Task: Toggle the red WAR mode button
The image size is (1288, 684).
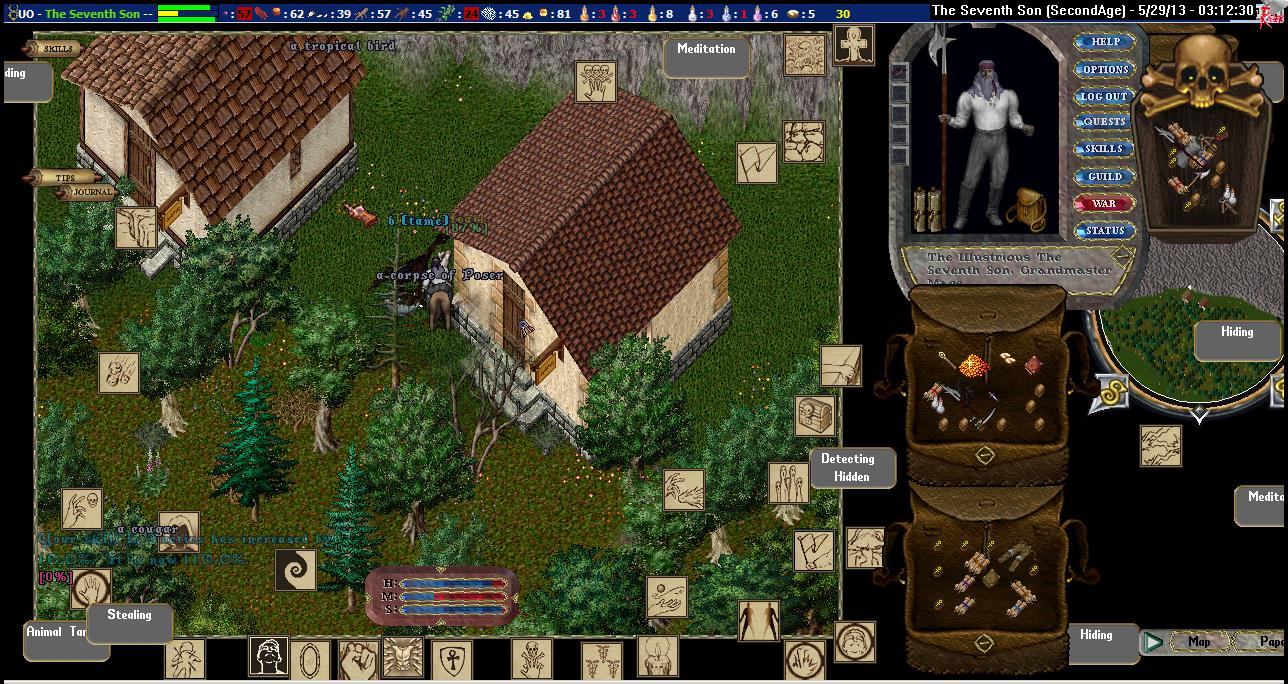Action: click(1104, 204)
